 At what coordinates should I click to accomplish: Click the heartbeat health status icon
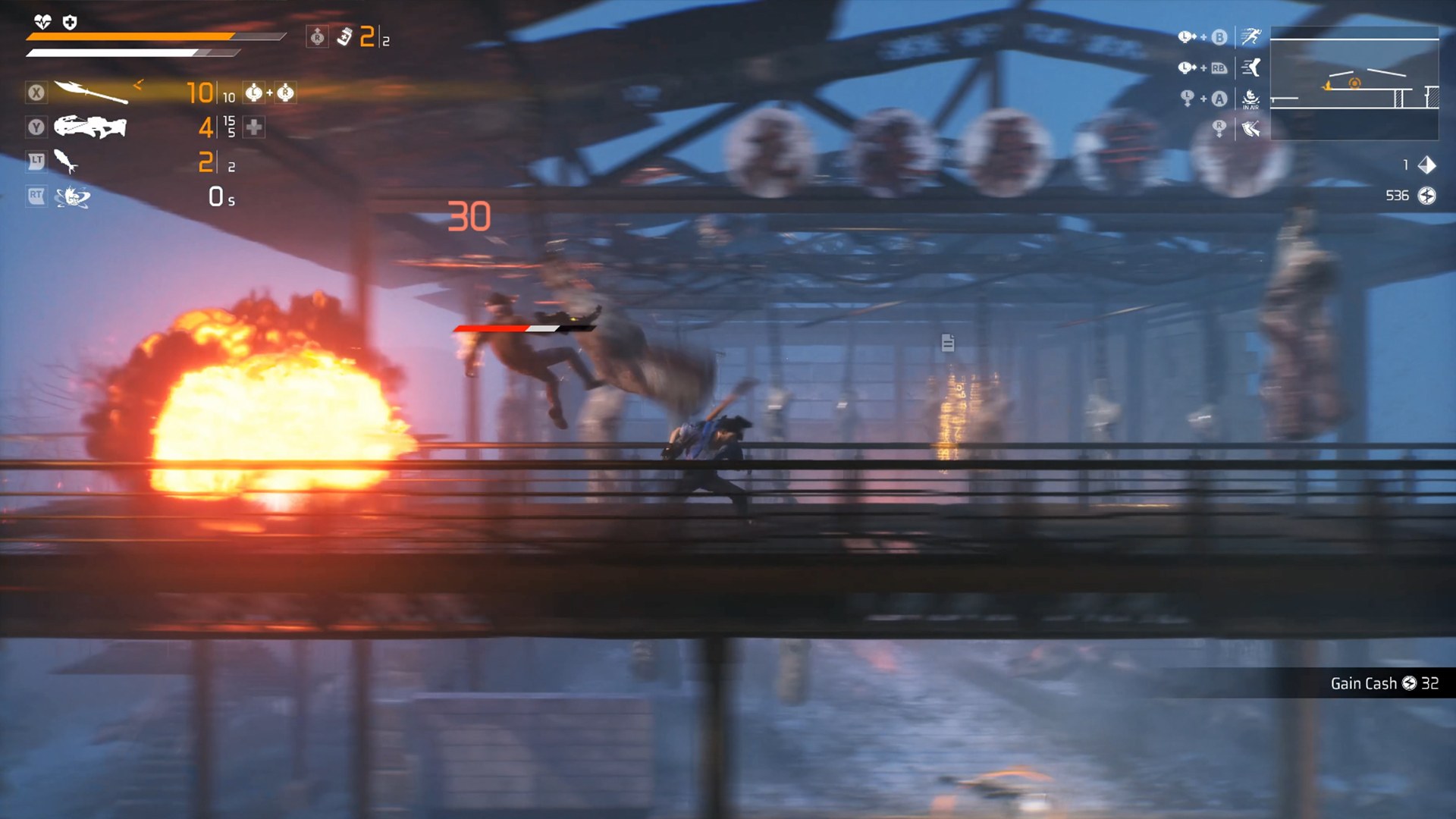tap(42, 22)
